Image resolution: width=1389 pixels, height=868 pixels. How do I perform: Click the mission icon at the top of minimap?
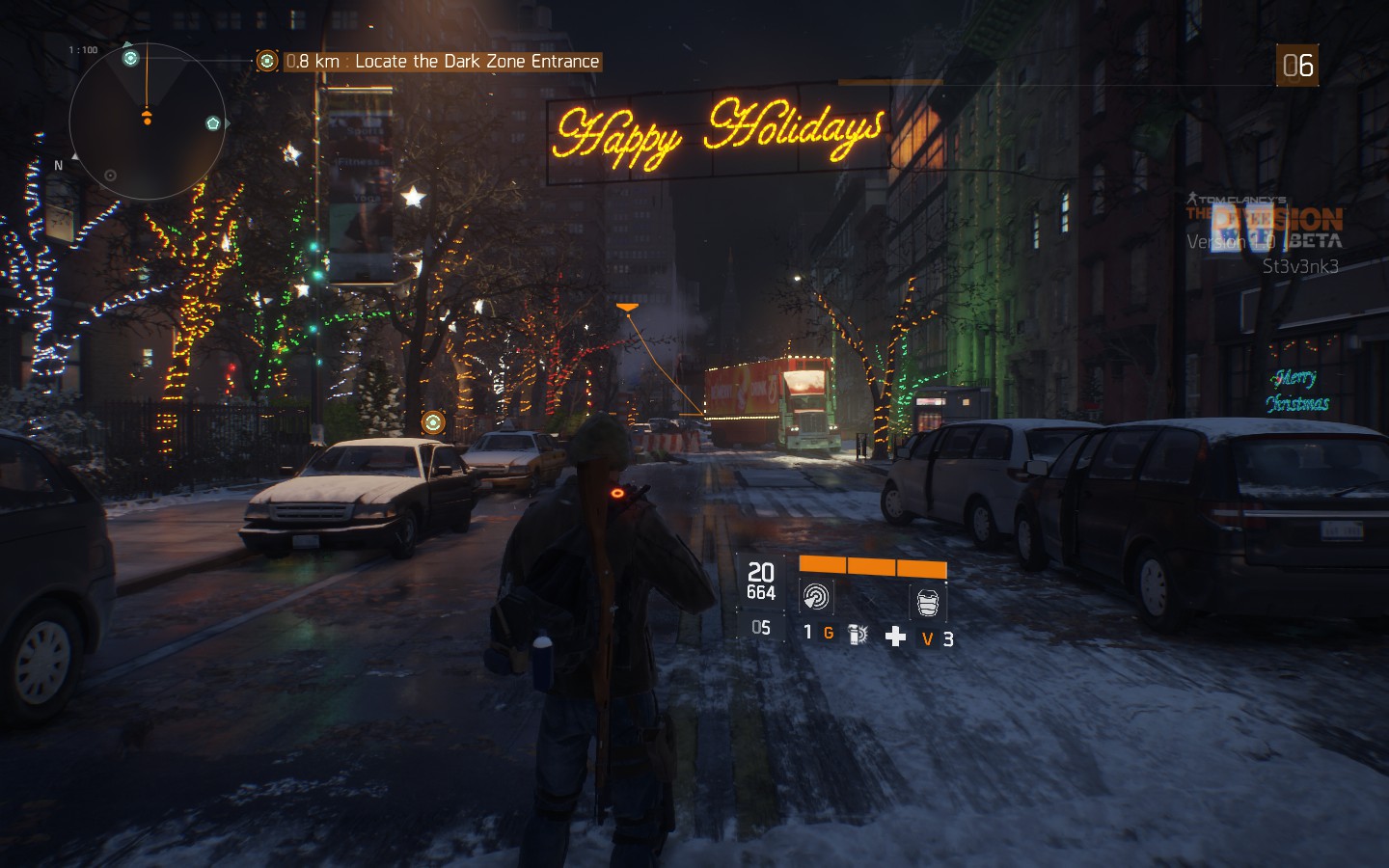pyautogui.click(x=130, y=58)
